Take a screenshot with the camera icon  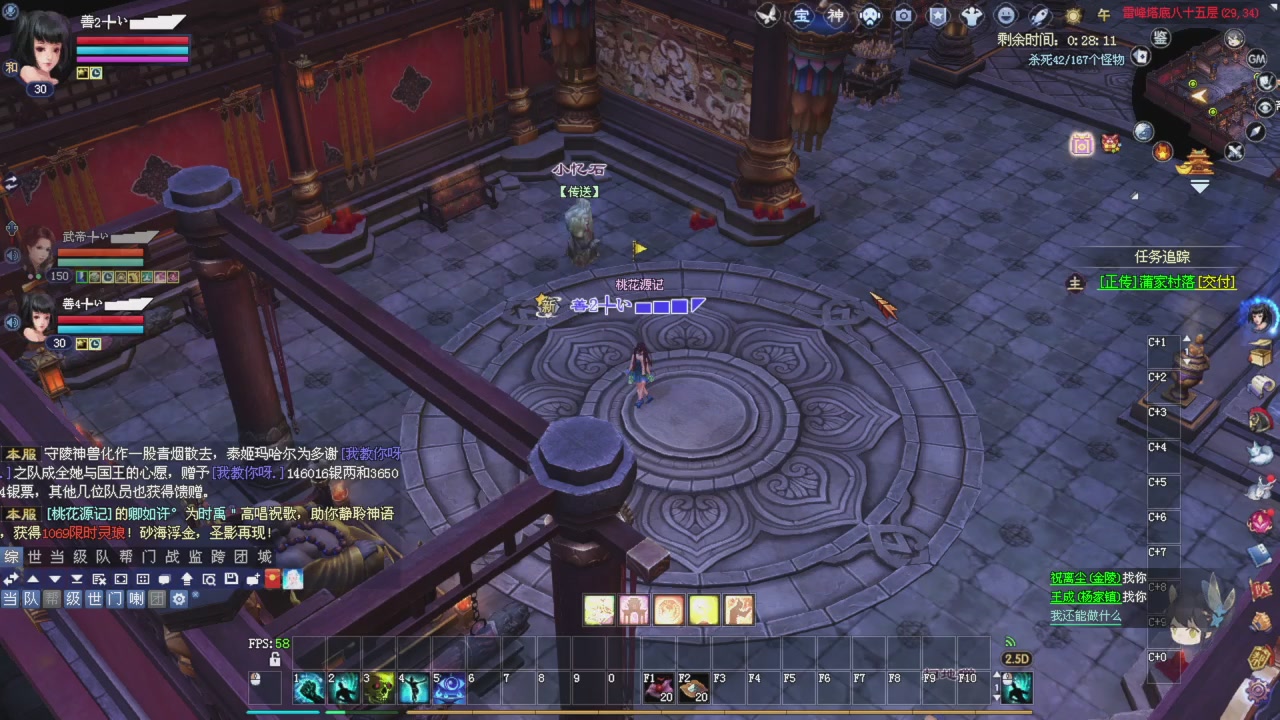(903, 16)
